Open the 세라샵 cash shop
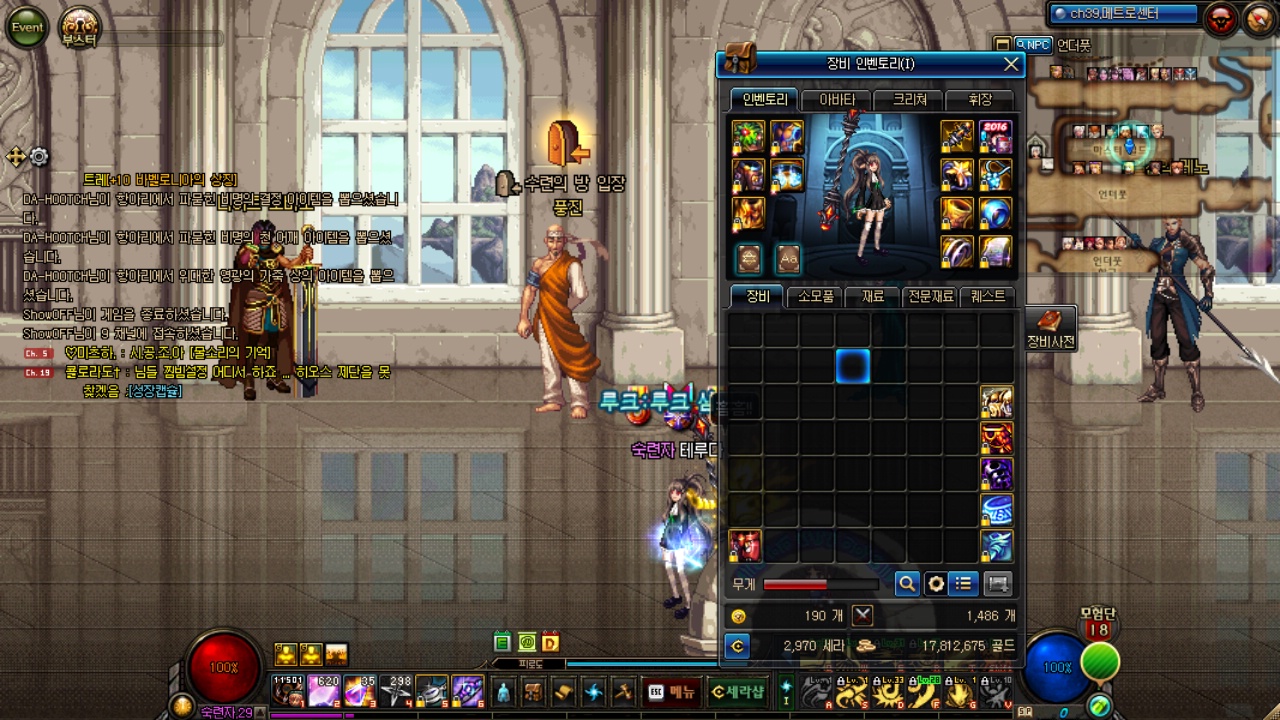 click(x=737, y=691)
